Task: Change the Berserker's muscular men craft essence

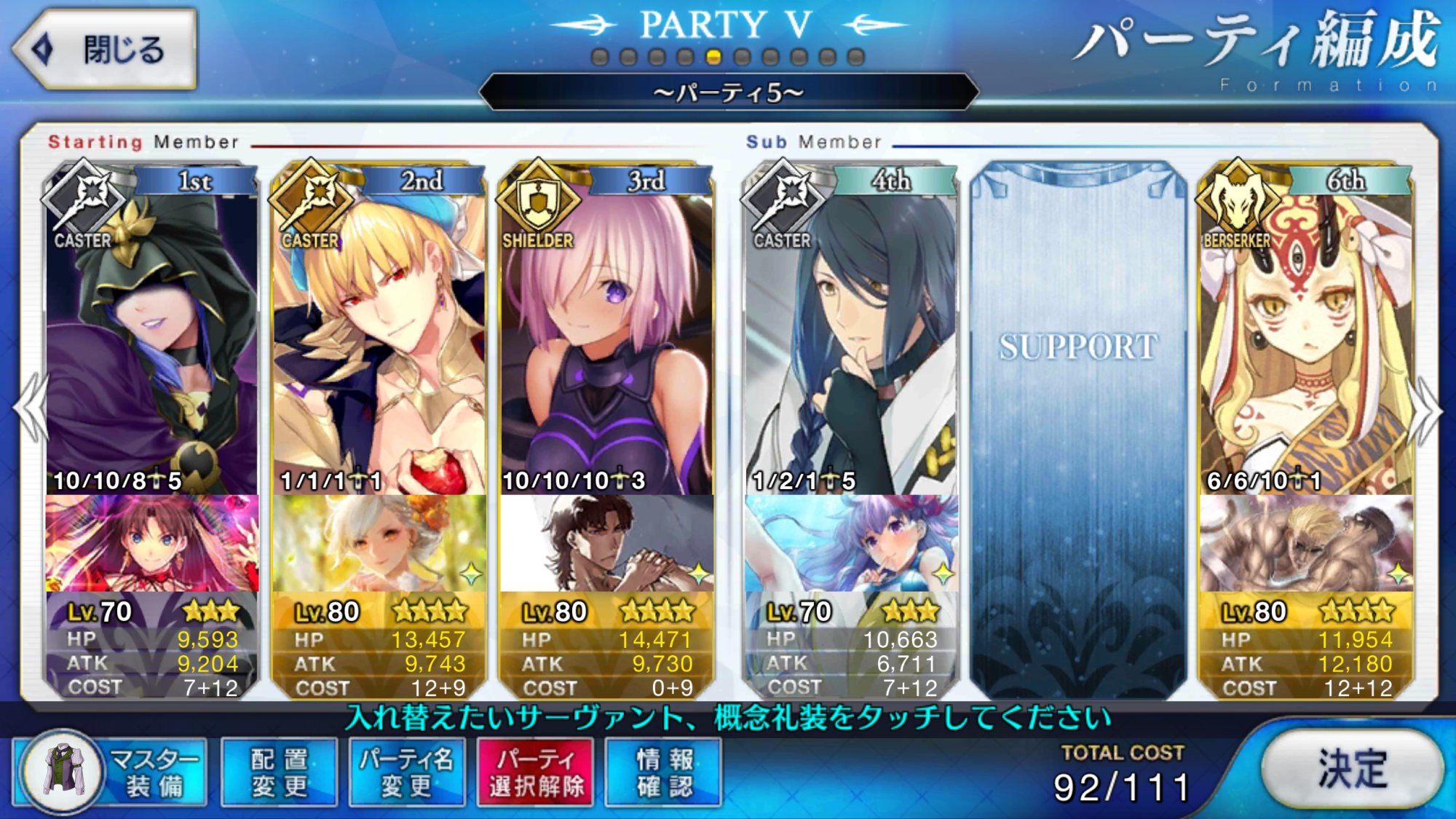Action: [x=1305, y=543]
